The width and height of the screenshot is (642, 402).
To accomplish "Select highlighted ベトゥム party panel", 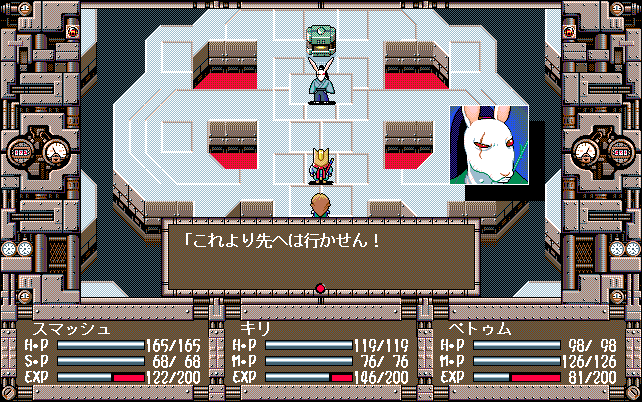I will click(x=528, y=352).
